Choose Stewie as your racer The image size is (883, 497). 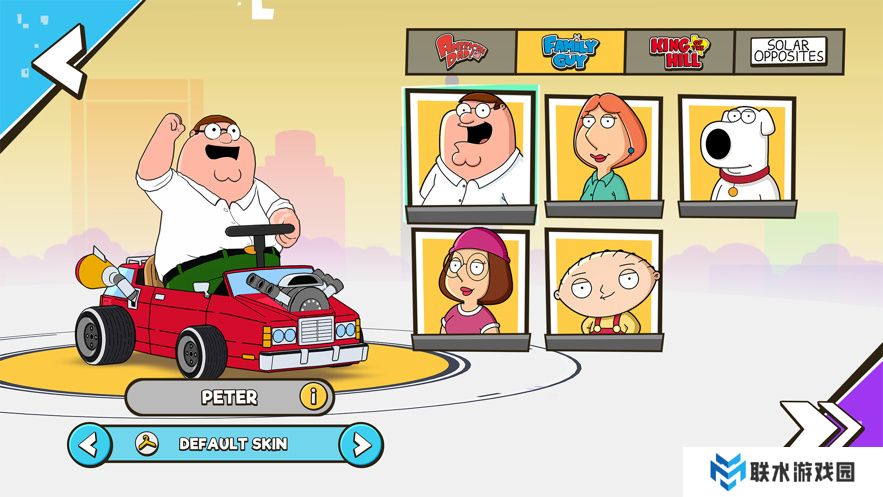(x=603, y=285)
